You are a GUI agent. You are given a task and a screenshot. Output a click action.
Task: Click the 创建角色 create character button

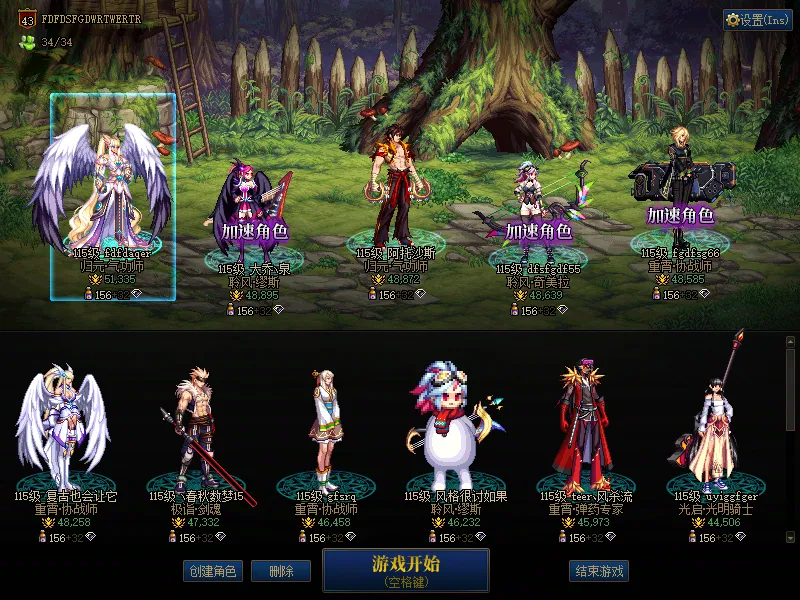pyautogui.click(x=212, y=571)
